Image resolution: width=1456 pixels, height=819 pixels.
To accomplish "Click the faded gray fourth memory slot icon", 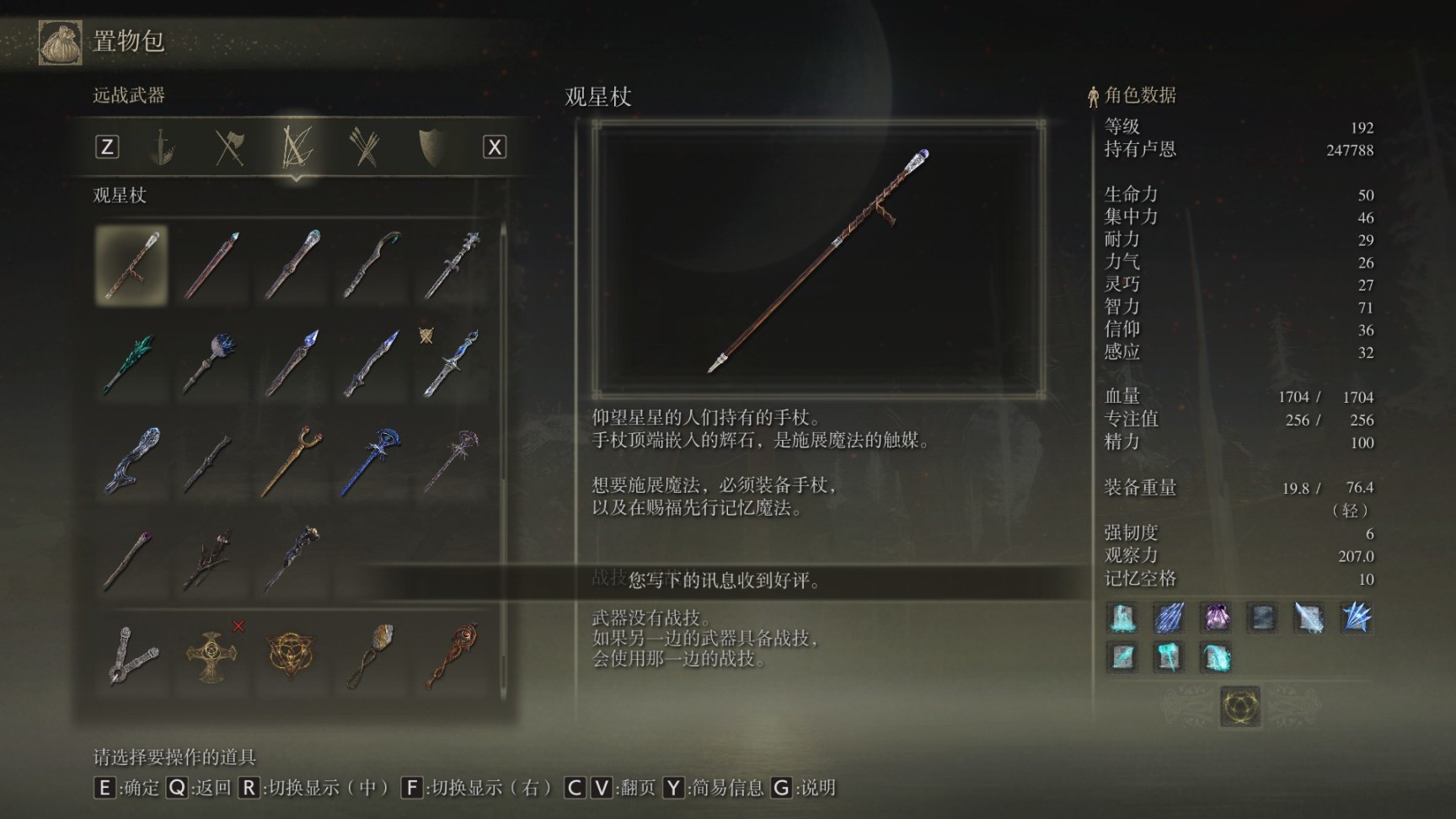I will click(1261, 618).
